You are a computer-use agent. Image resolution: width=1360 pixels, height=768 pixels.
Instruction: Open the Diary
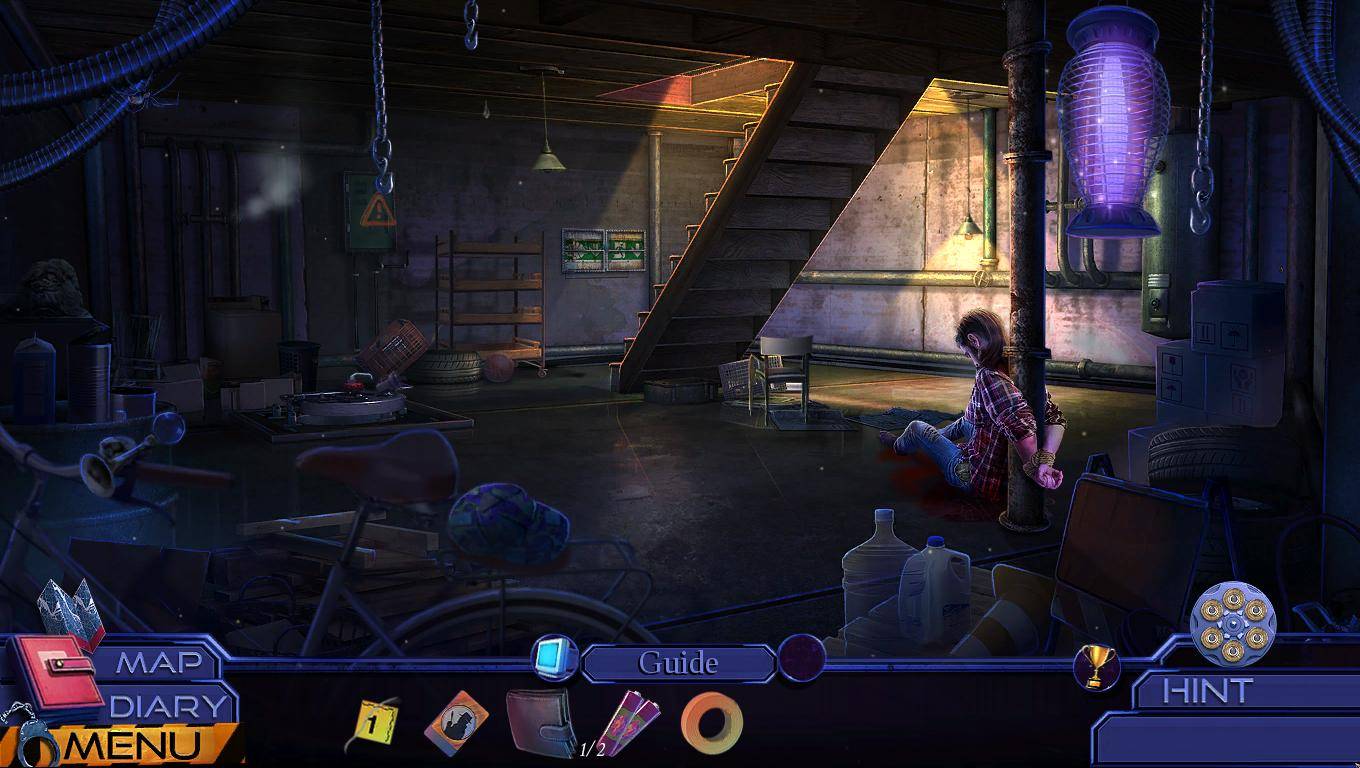(168, 706)
